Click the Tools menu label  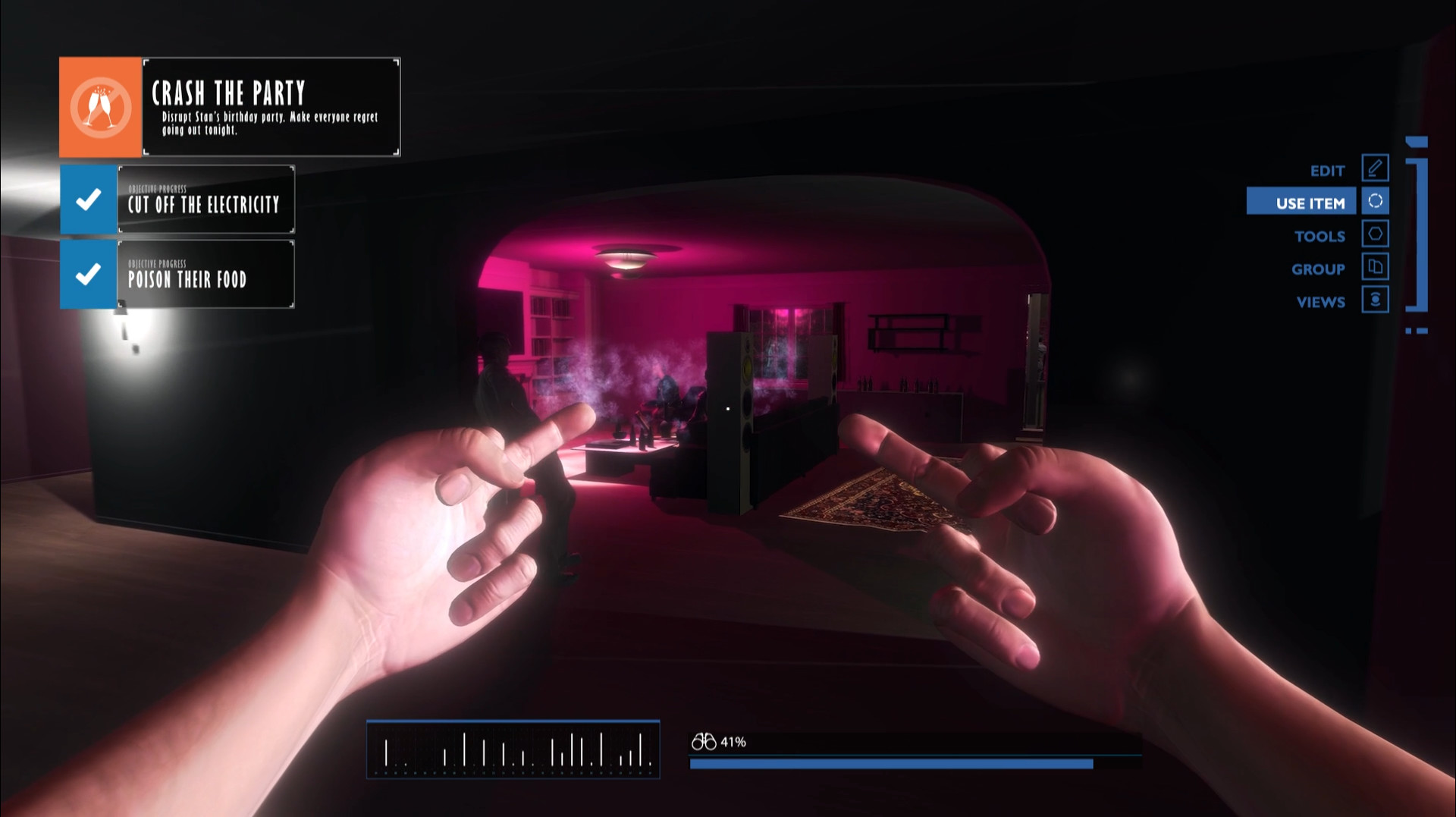click(1320, 236)
